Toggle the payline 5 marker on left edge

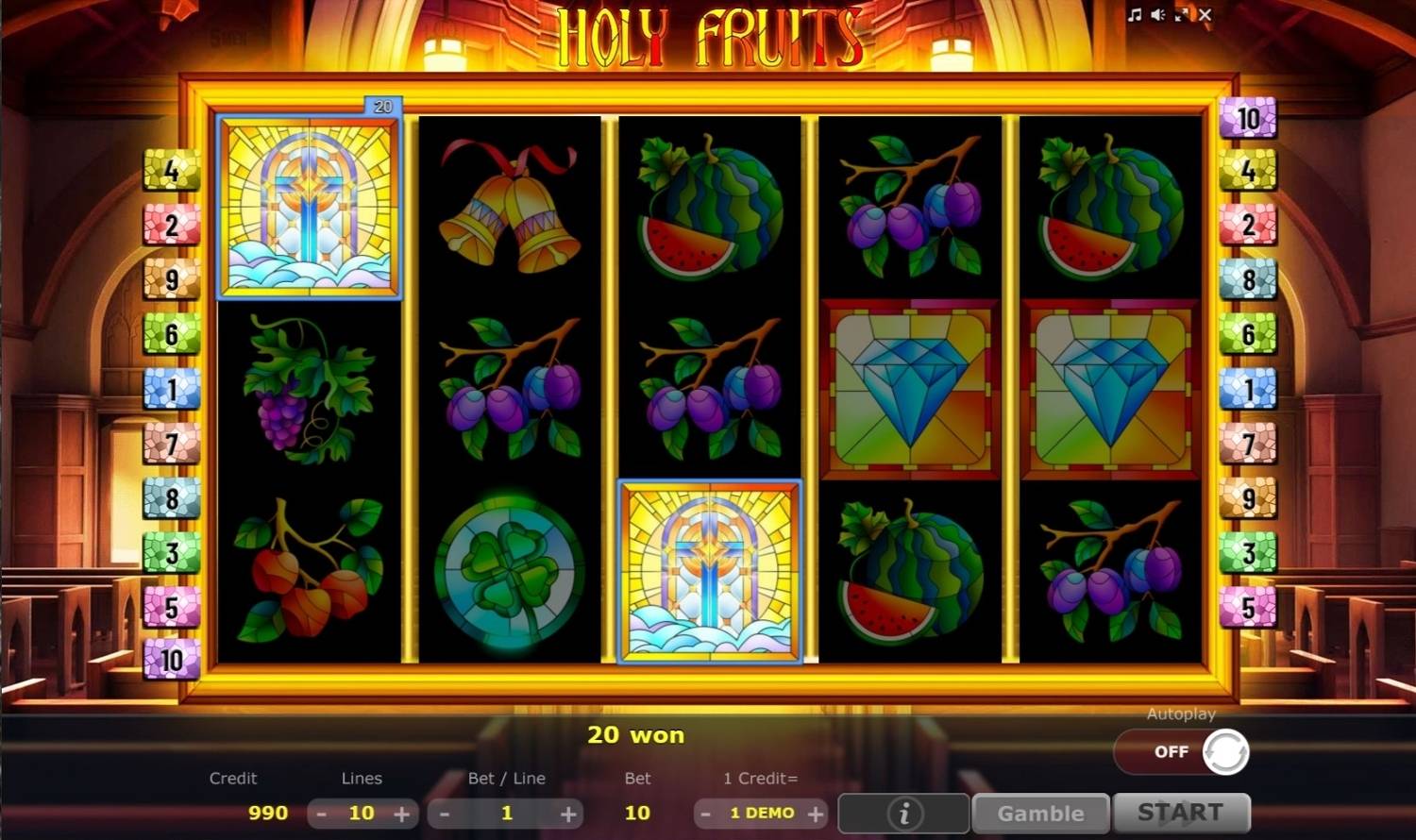tap(170, 608)
